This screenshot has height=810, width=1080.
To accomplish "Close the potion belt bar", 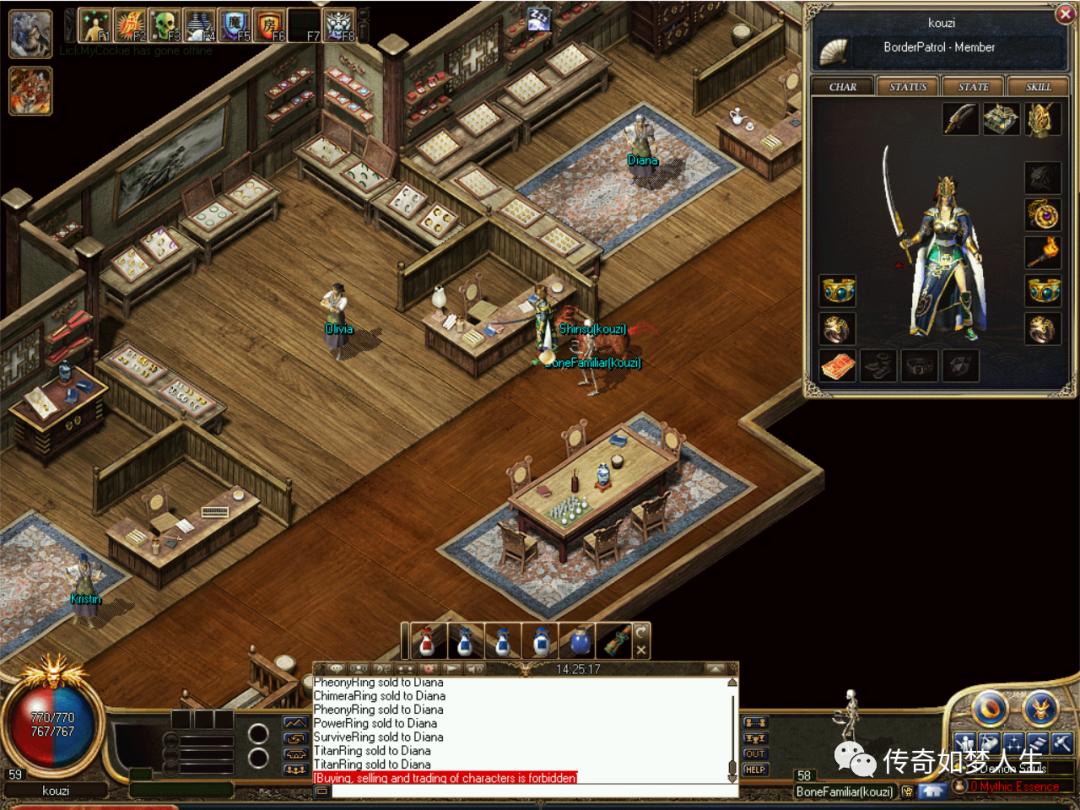I will pos(641,650).
